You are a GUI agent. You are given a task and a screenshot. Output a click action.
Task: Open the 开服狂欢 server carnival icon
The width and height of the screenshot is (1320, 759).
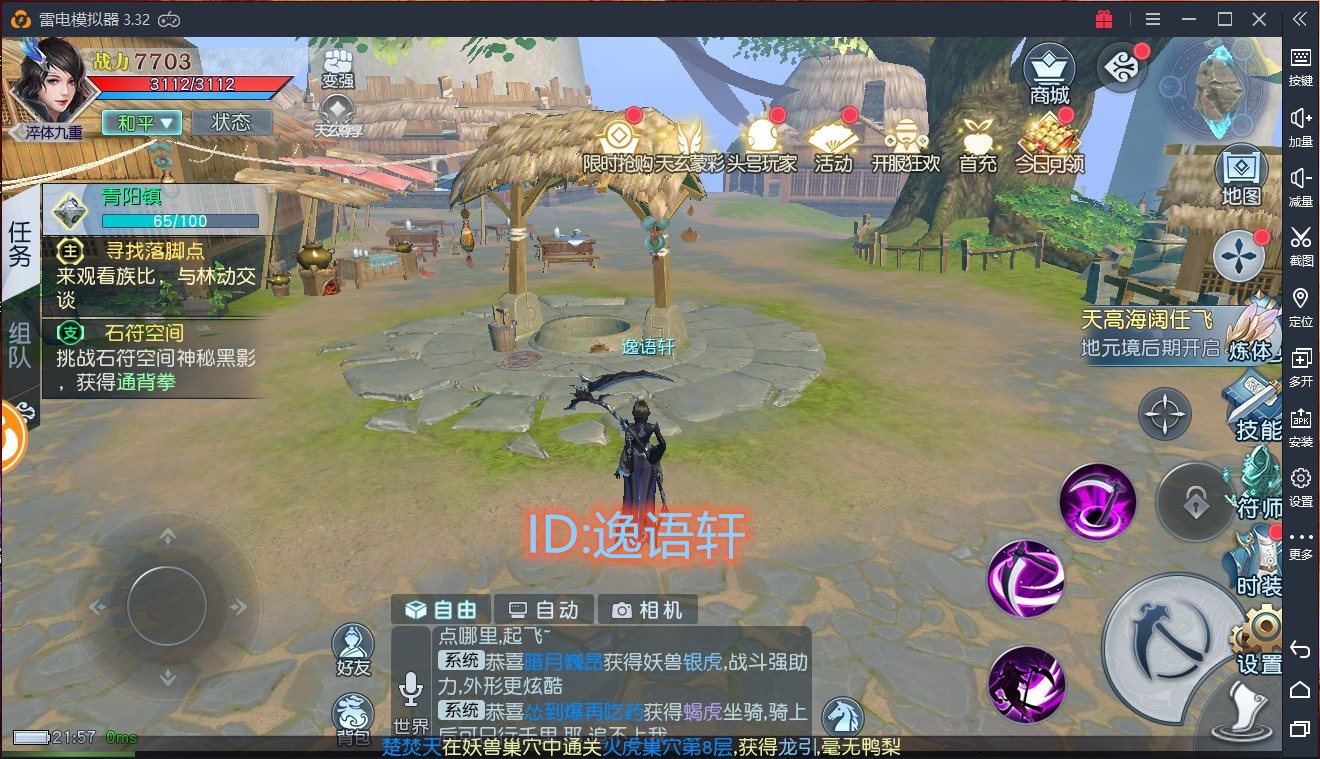pyautogui.click(x=906, y=145)
